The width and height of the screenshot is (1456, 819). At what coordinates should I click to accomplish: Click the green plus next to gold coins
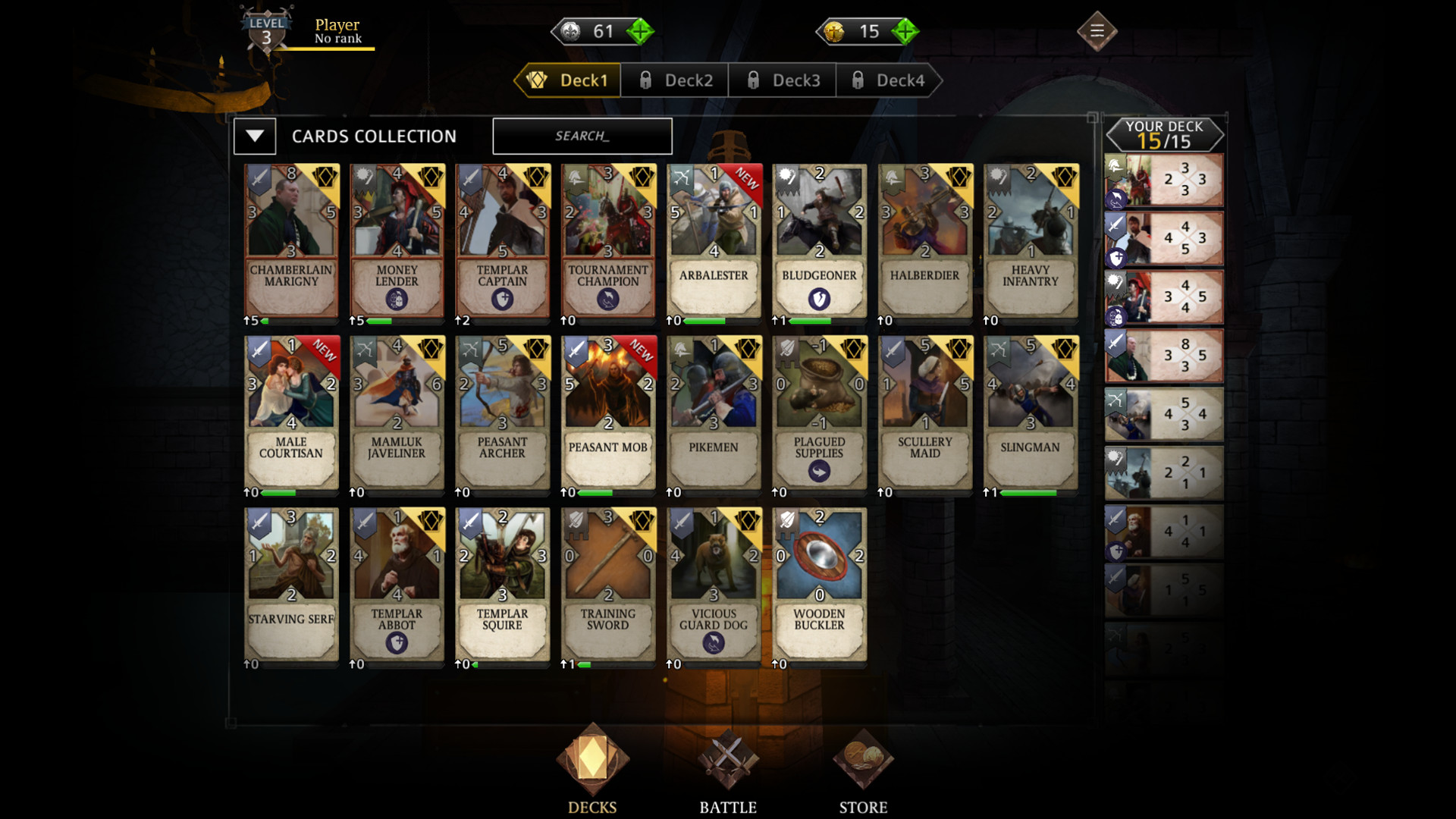pos(903,31)
